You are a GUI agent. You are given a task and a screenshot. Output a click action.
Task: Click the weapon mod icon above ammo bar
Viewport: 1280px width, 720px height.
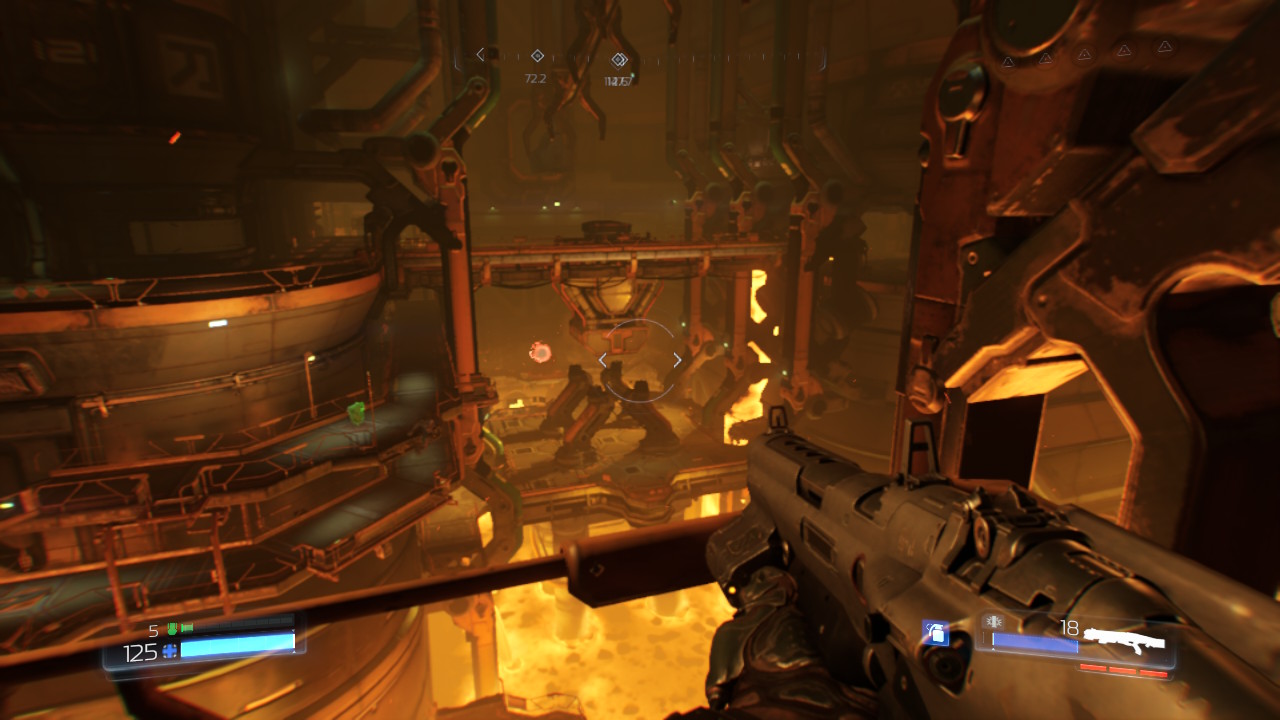click(x=992, y=621)
